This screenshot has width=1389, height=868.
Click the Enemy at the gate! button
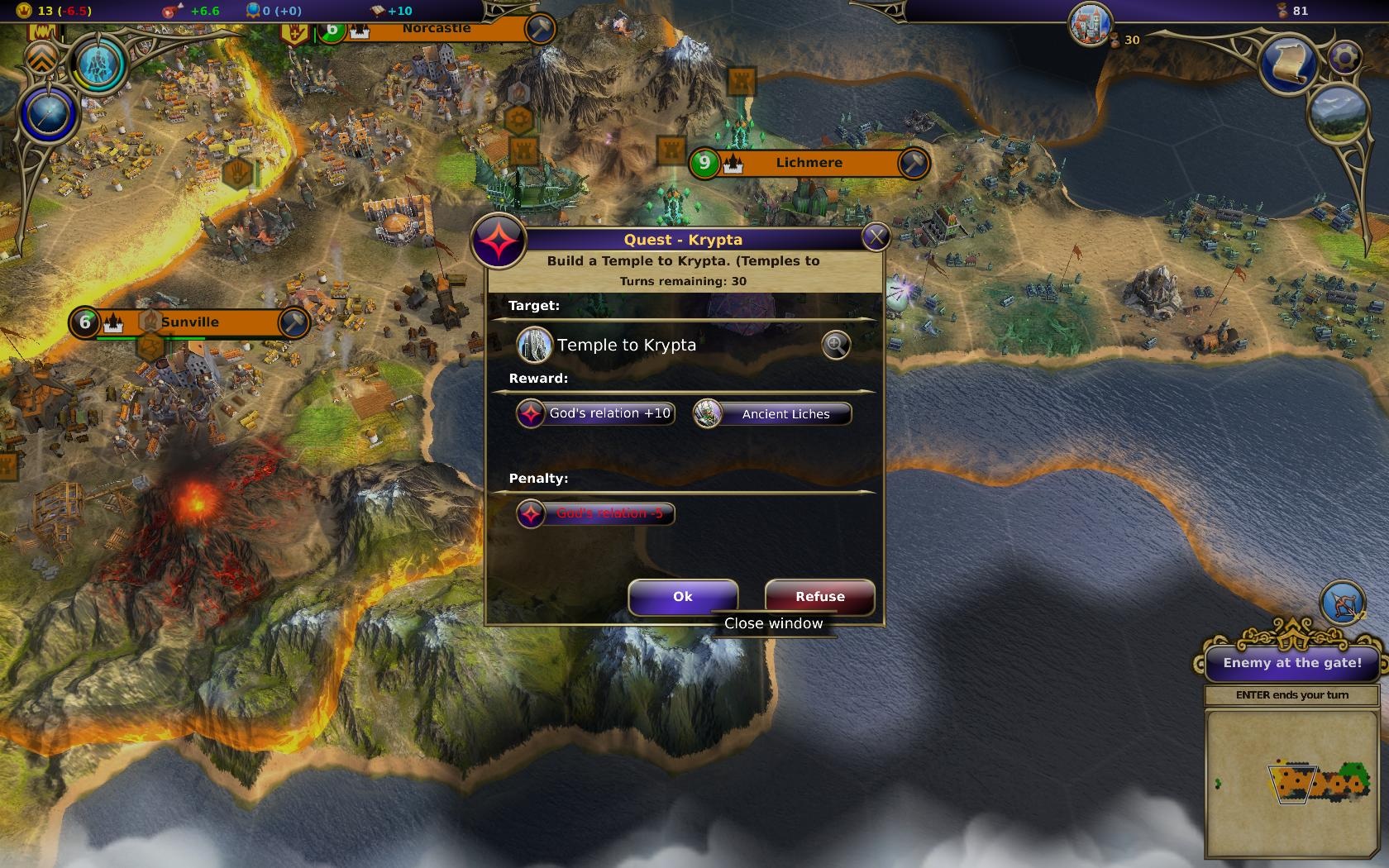(1291, 663)
